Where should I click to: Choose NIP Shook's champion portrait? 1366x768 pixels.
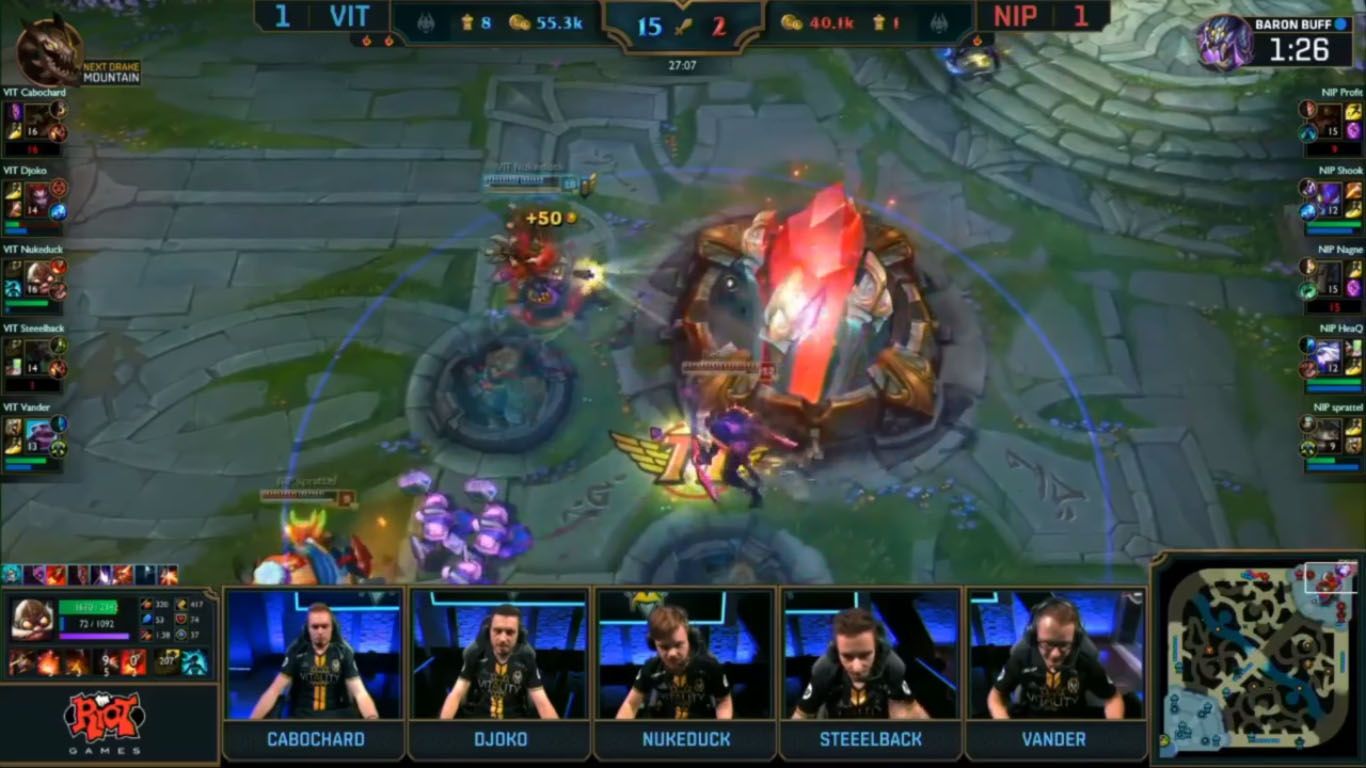1329,196
